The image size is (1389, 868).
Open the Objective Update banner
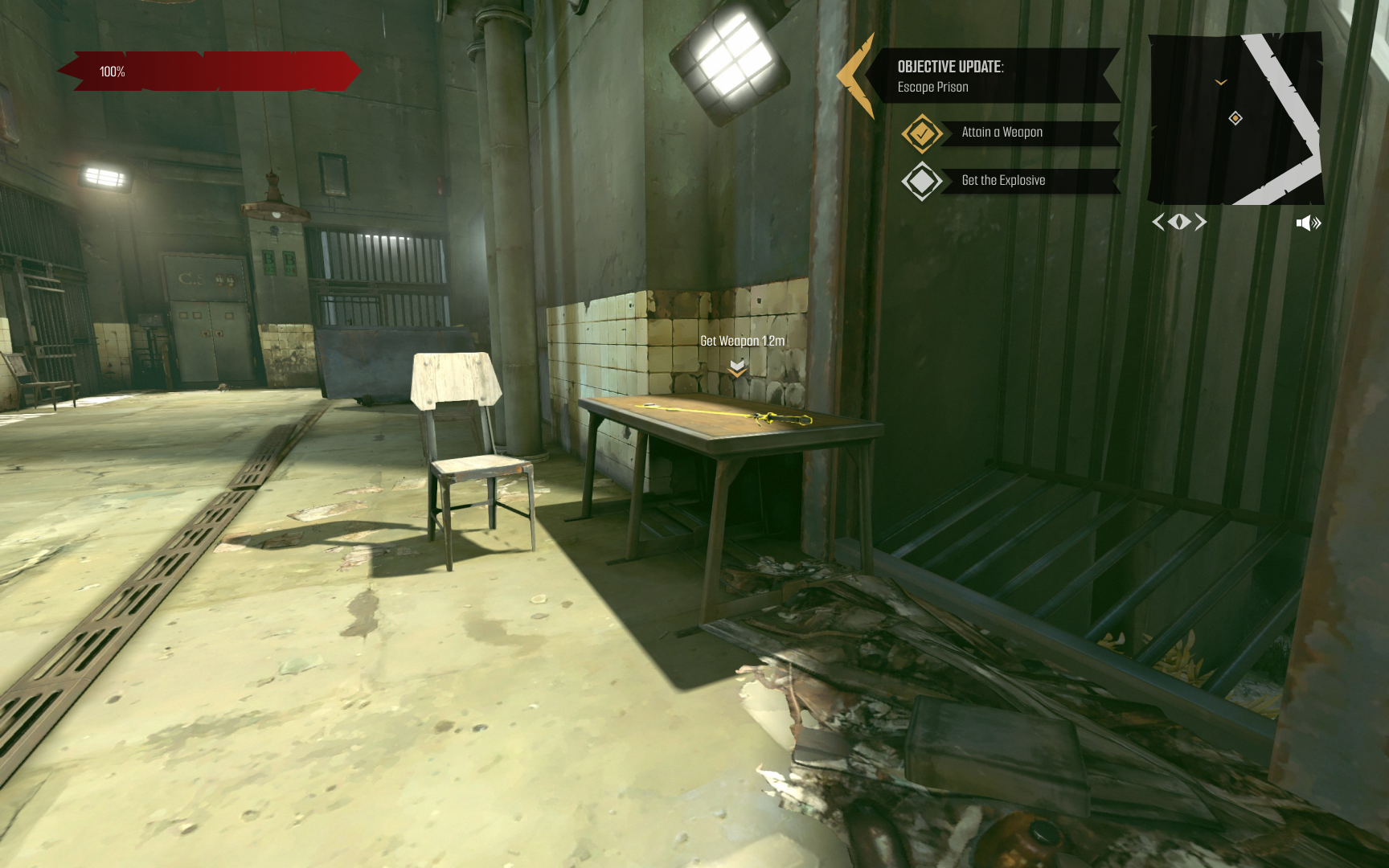coord(994,76)
